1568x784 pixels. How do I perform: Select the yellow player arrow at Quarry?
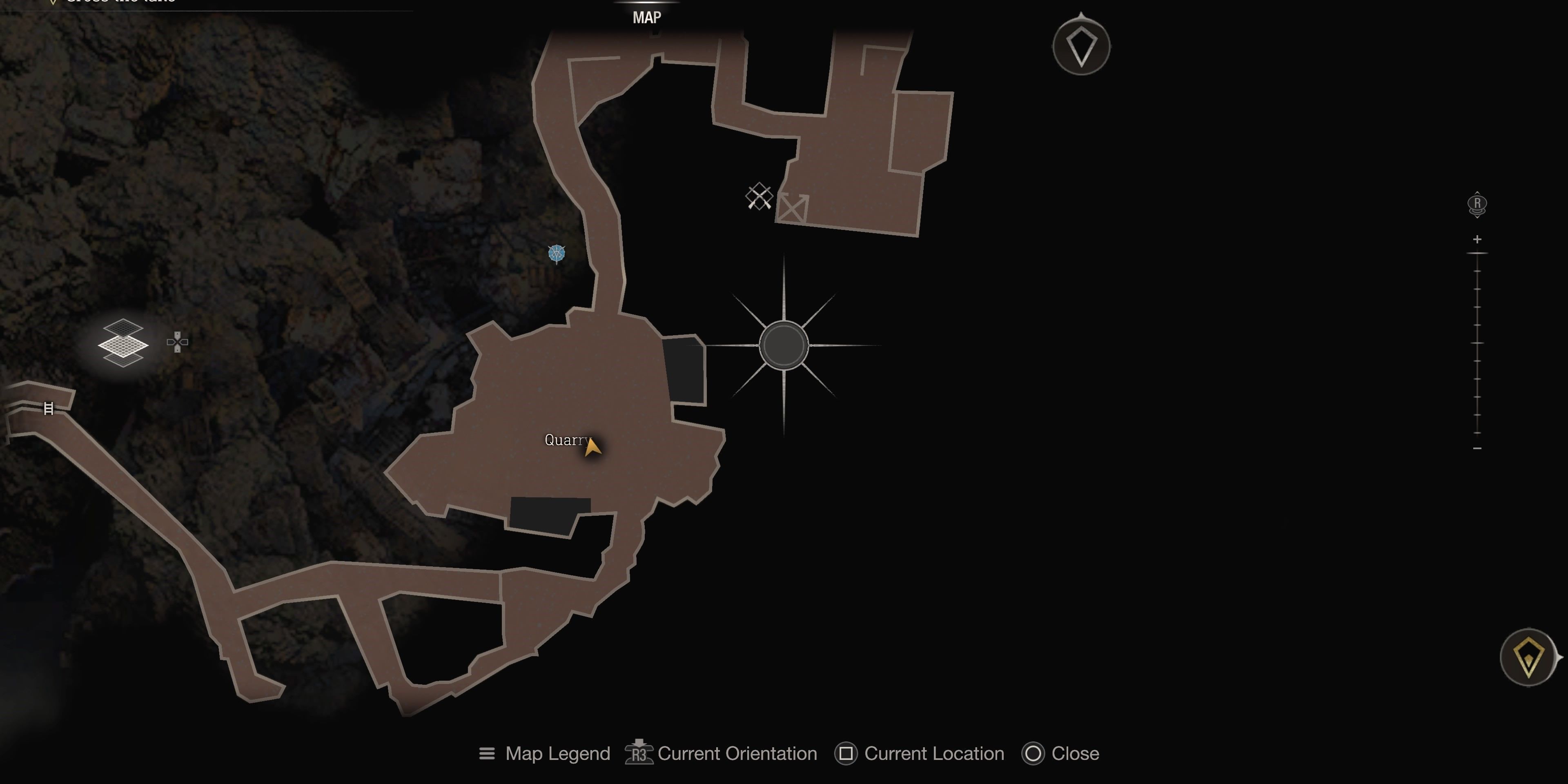[x=592, y=446]
